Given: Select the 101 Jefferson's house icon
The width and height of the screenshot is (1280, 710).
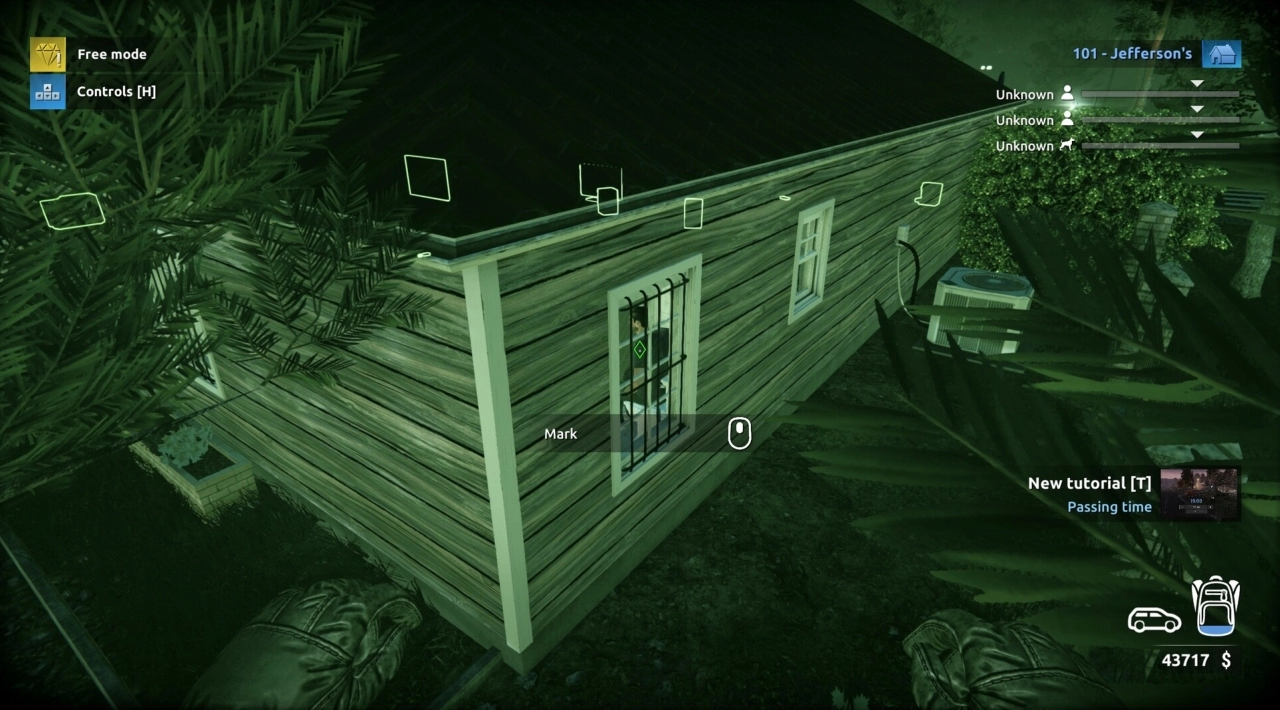Looking at the screenshot, I should click(x=1221, y=54).
